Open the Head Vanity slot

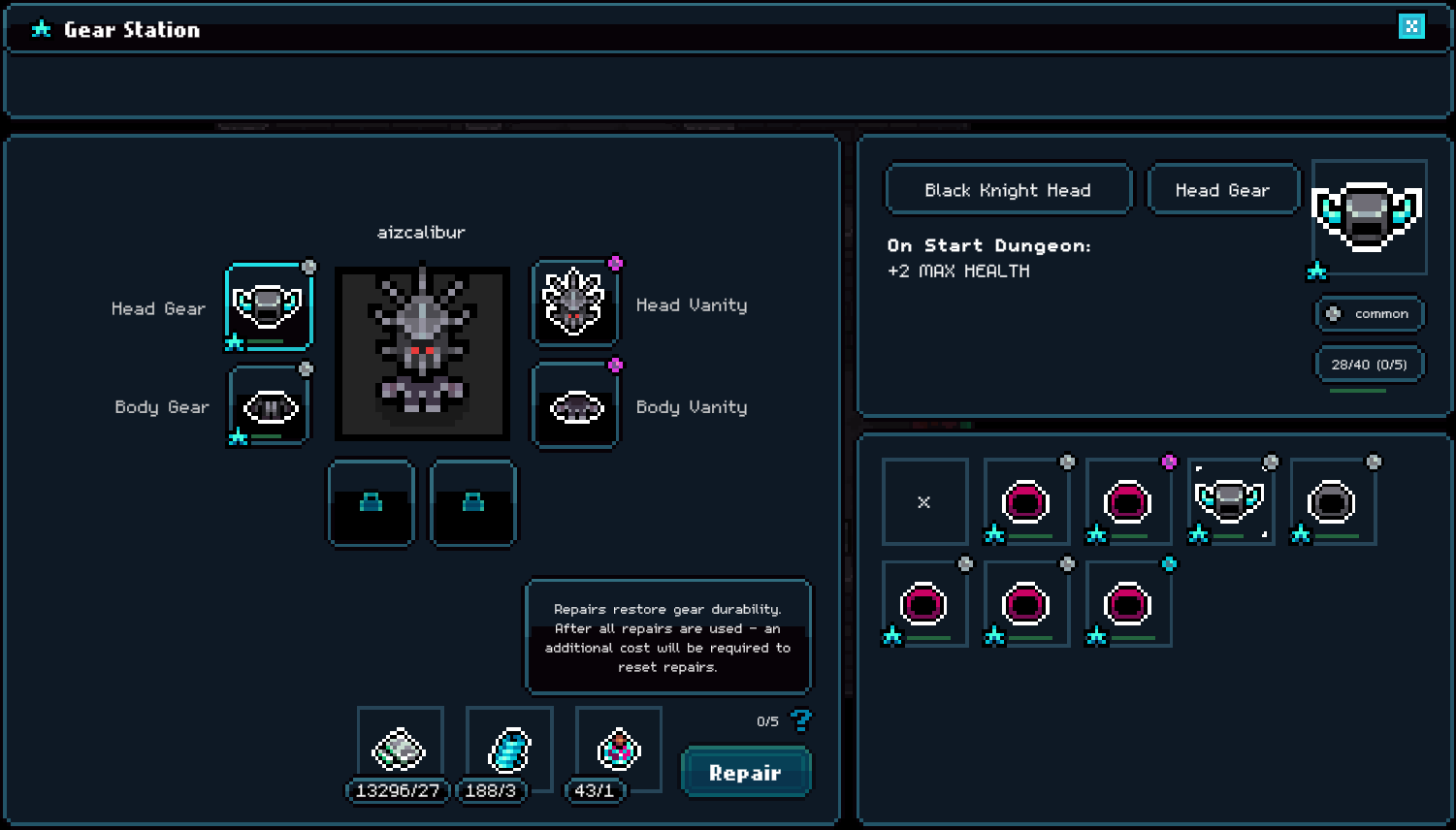pos(574,303)
